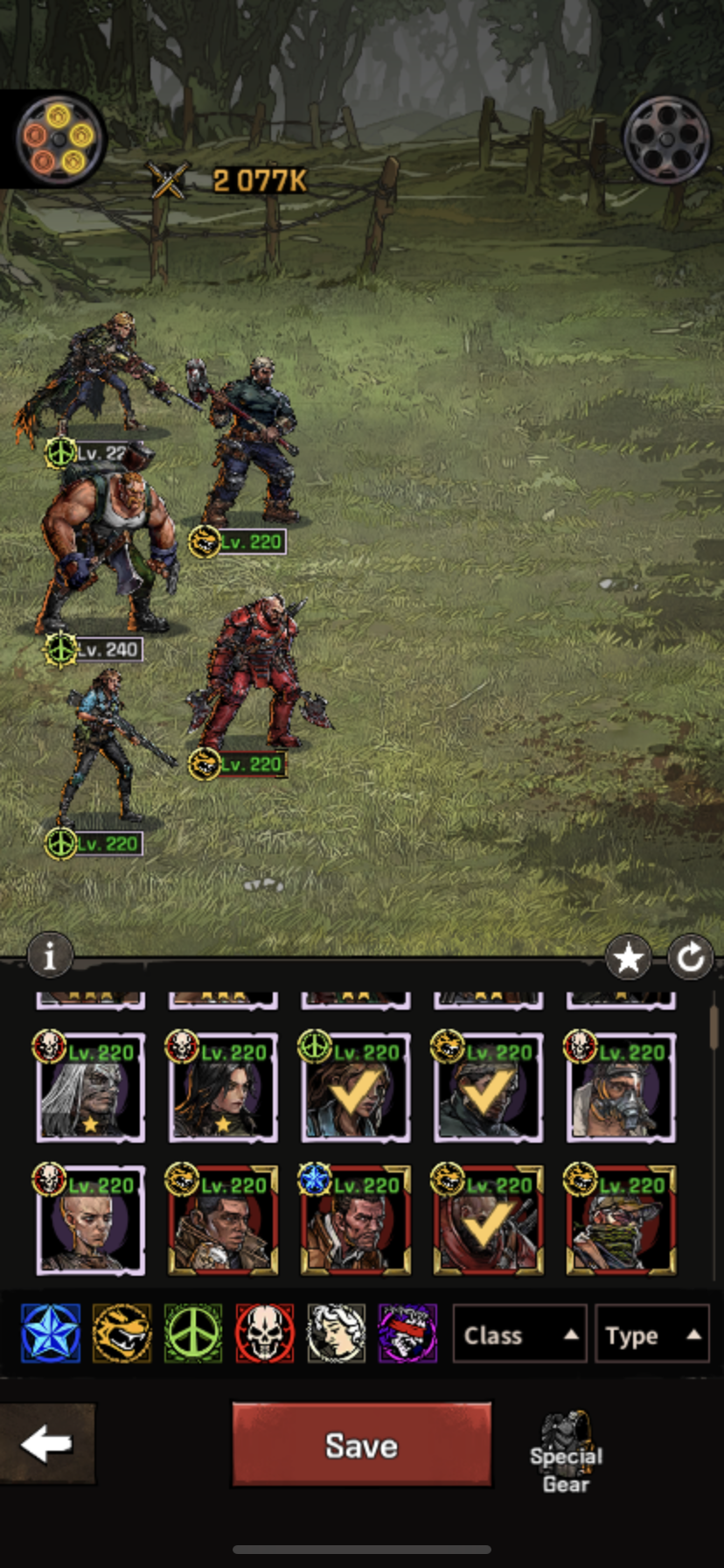
Task: Open the Class filter dropdown
Action: [x=519, y=1335]
